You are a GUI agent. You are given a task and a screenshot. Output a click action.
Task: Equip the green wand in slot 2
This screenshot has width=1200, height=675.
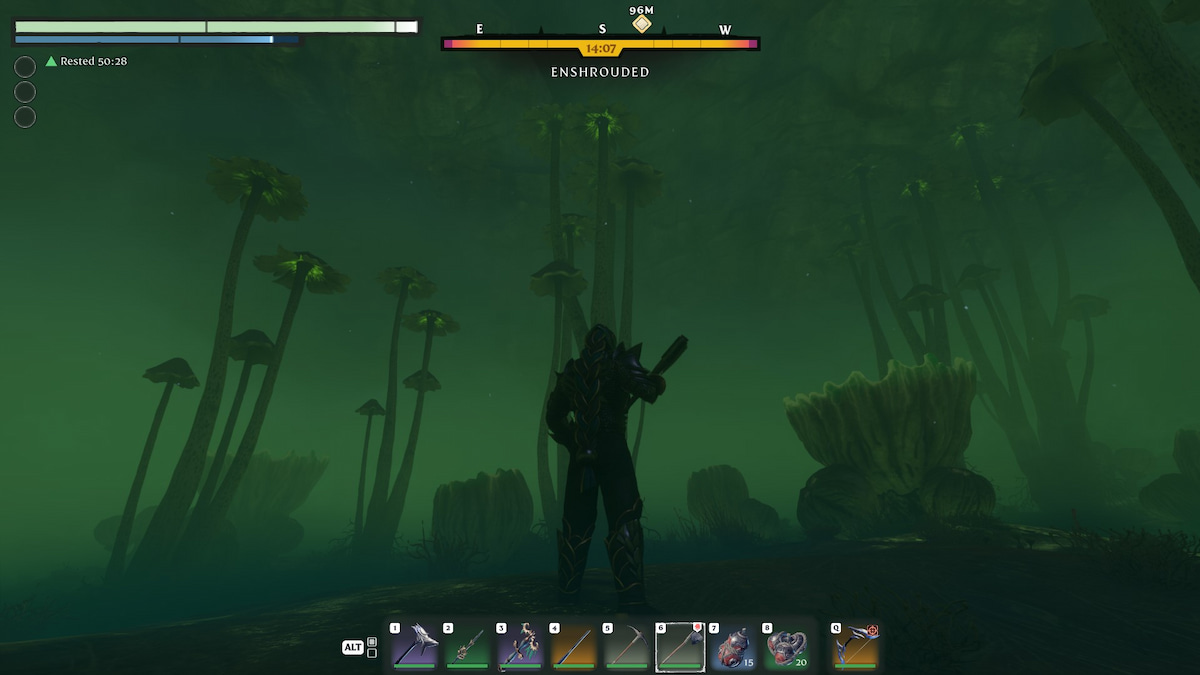467,646
